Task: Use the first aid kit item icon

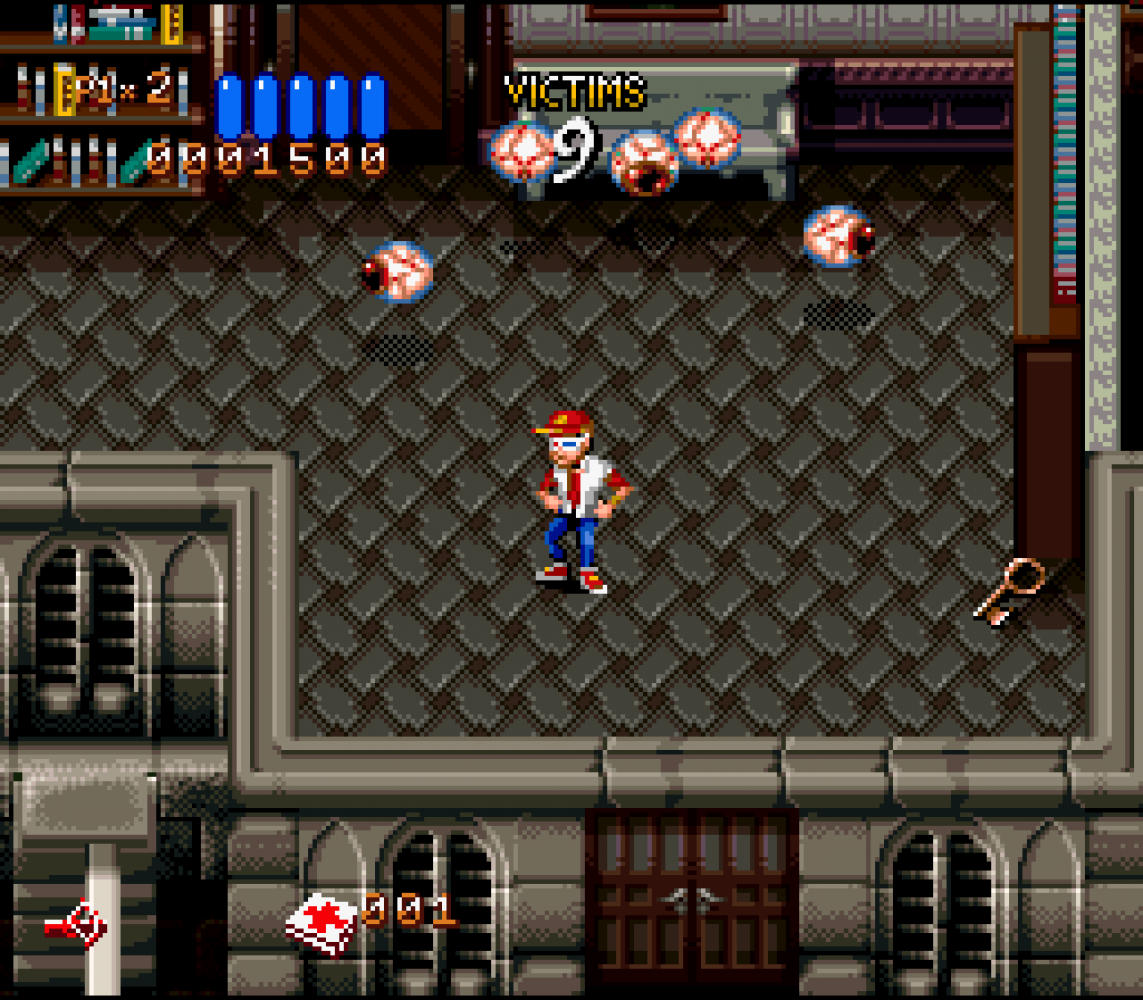Action: [x=321, y=923]
